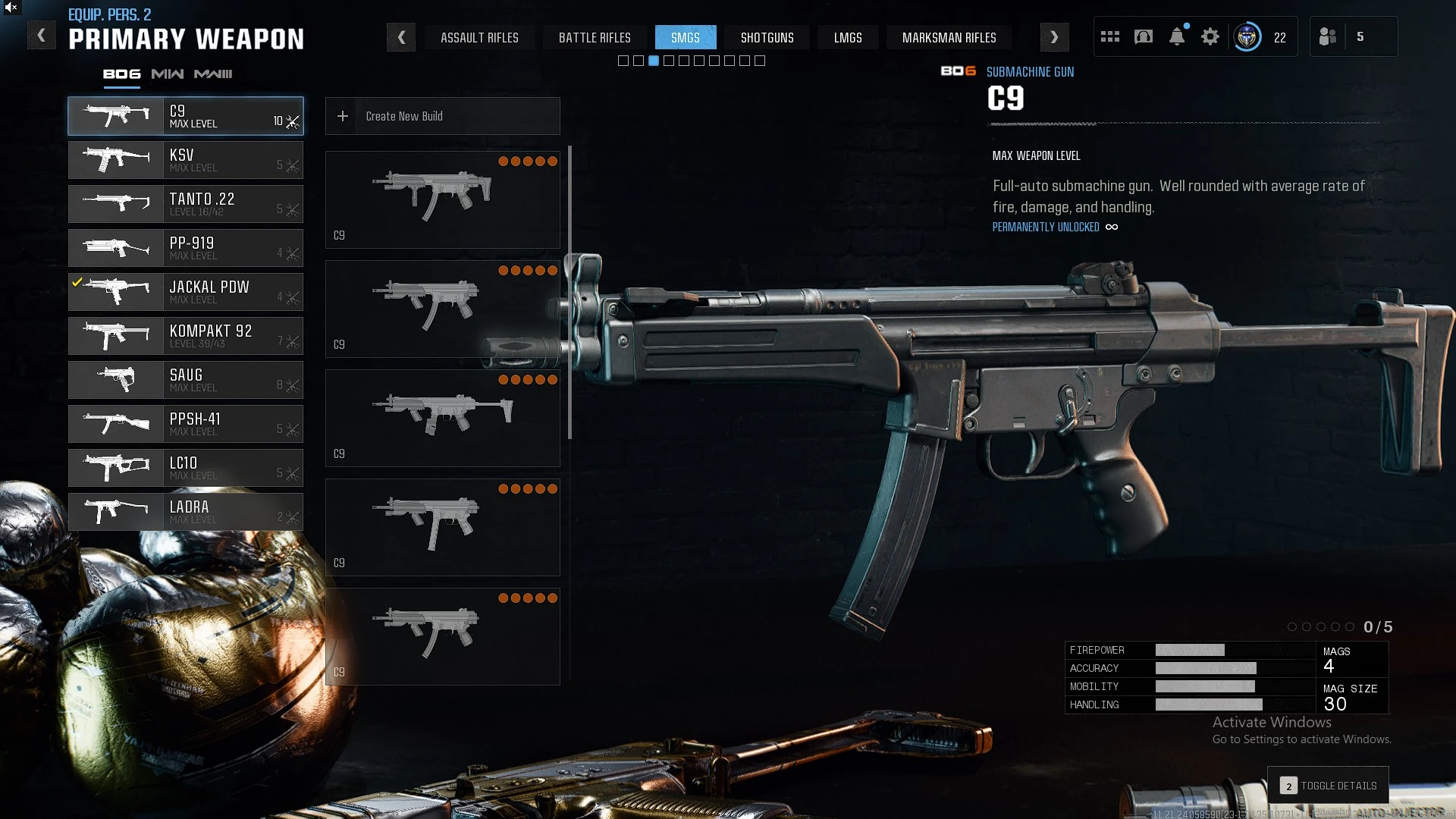
Task: Go back with the top-left arrow button
Action: coord(42,36)
